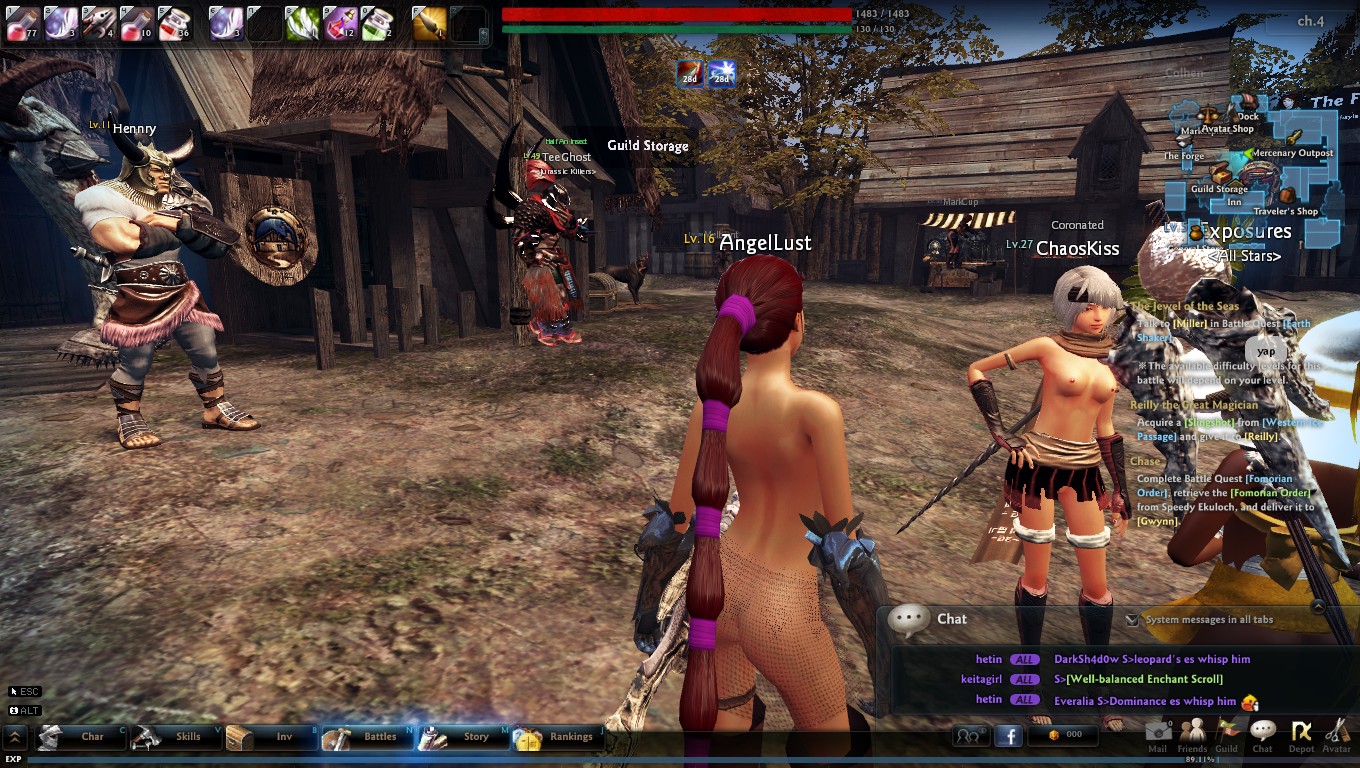1360x768 pixels.
Task: Open the Friends list
Action: tap(1192, 733)
